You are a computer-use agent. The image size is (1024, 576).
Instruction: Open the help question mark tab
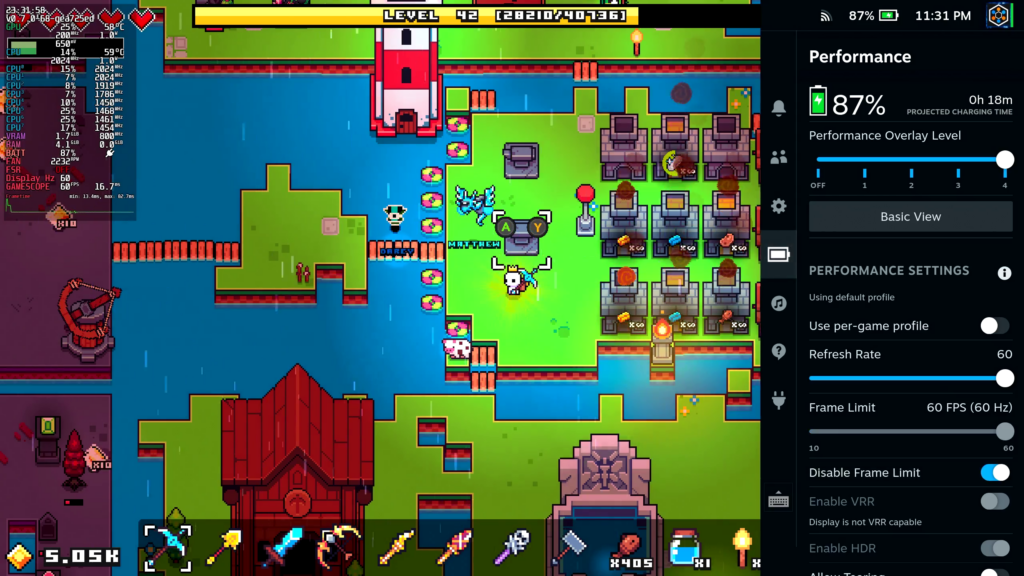click(779, 352)
